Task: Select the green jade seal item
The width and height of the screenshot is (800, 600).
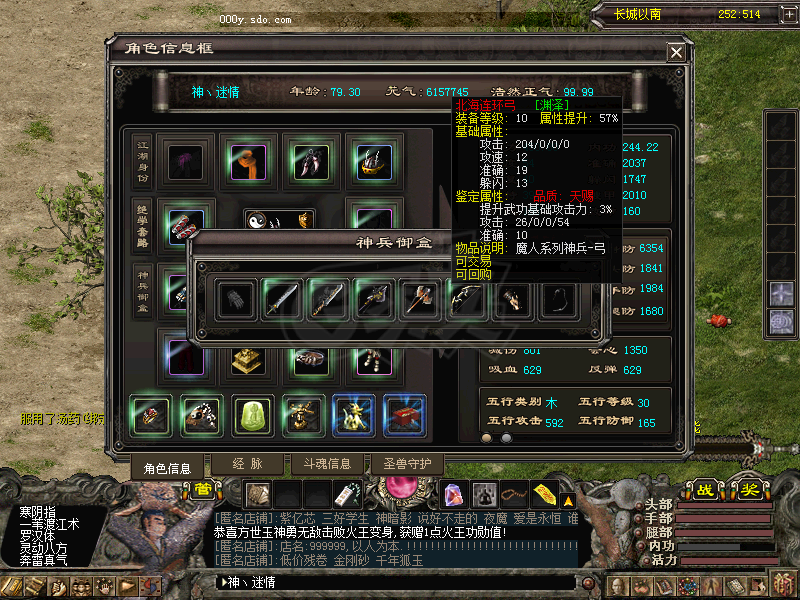Action: [252, 415]
